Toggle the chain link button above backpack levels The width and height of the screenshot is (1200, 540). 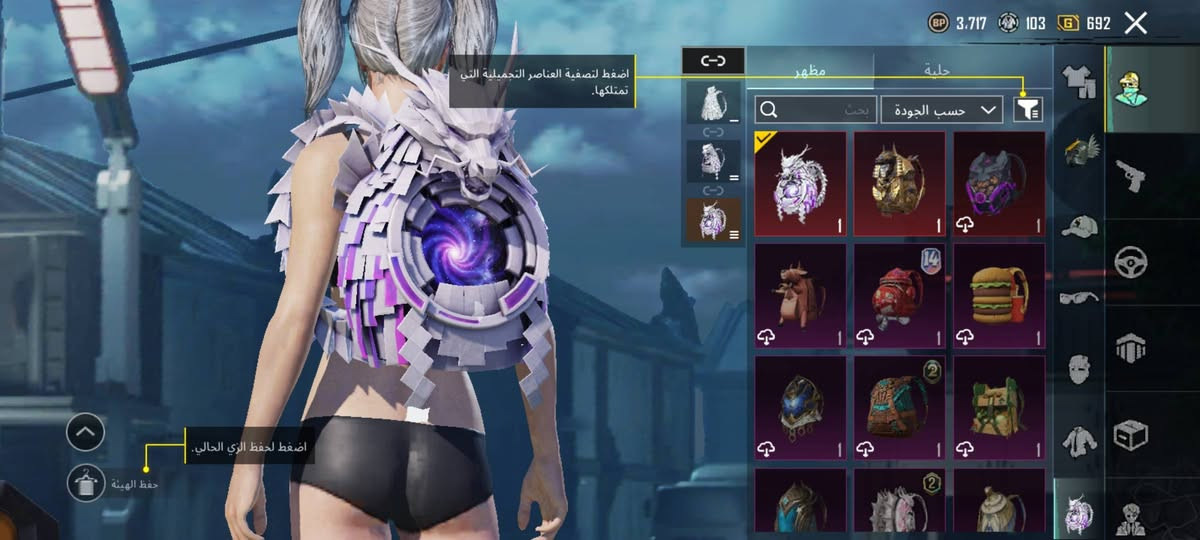713,61
